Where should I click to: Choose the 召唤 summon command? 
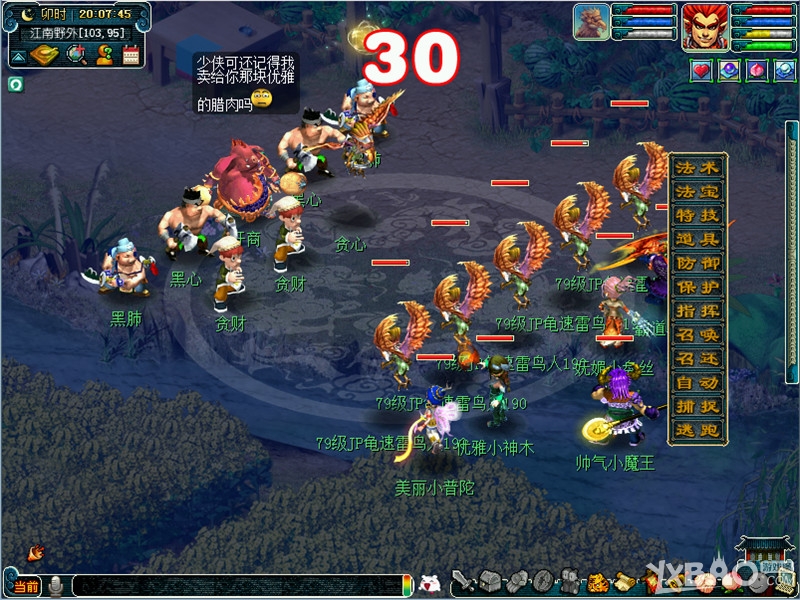pyautogui.click(x=697, y=335)
